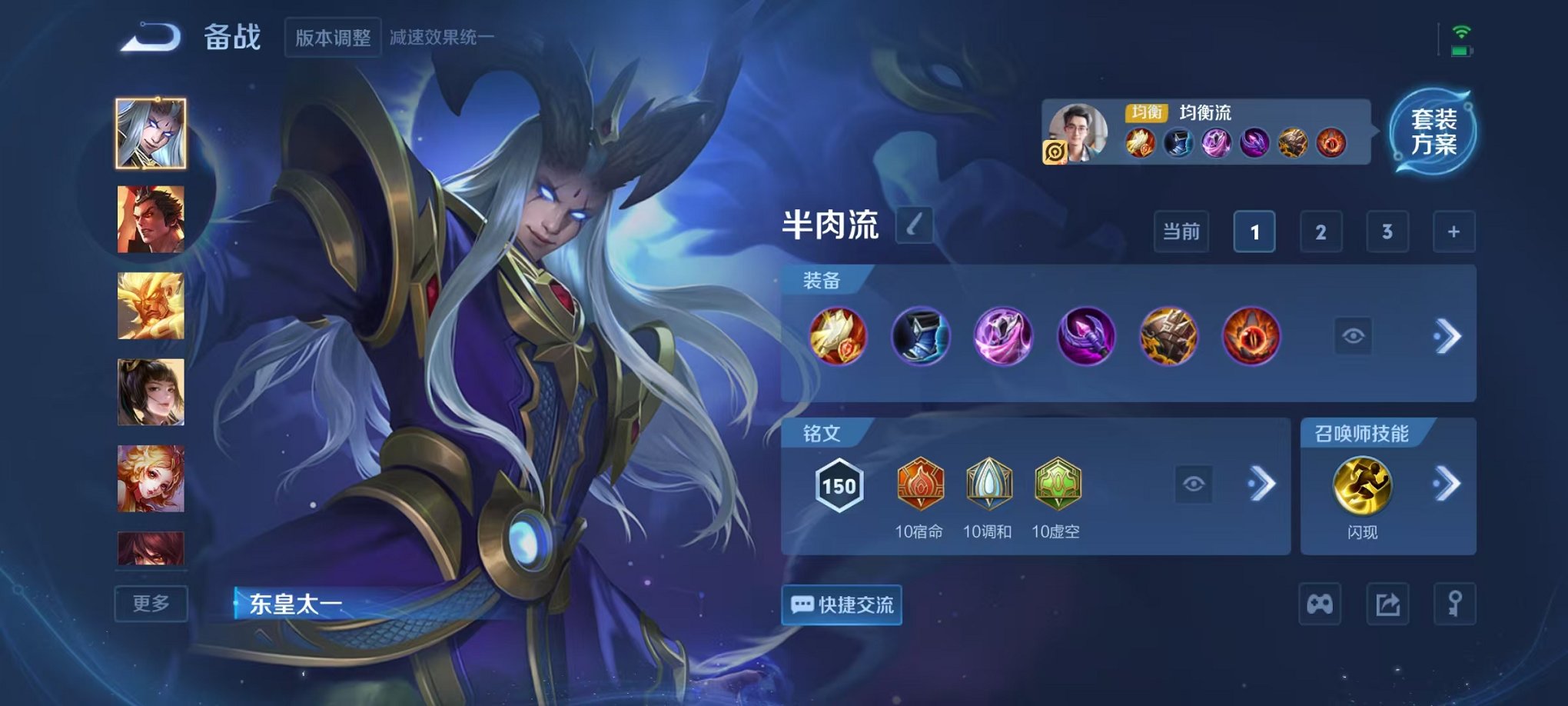Select the 东皇太一 hero thumbnail

[x=151, y=133]
